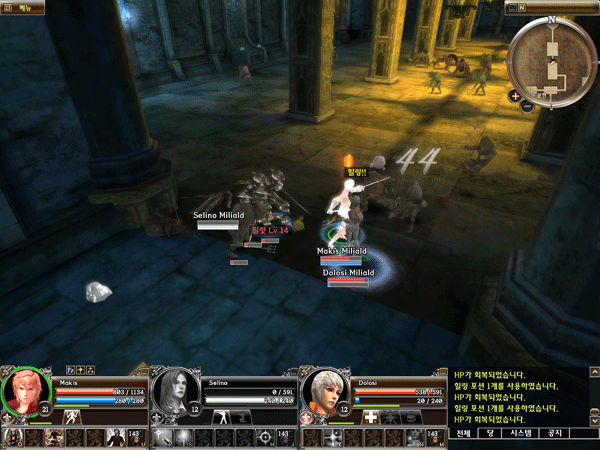Open the 공지 chat tab
Screen dimensions: 600x450
click(556, 434)
